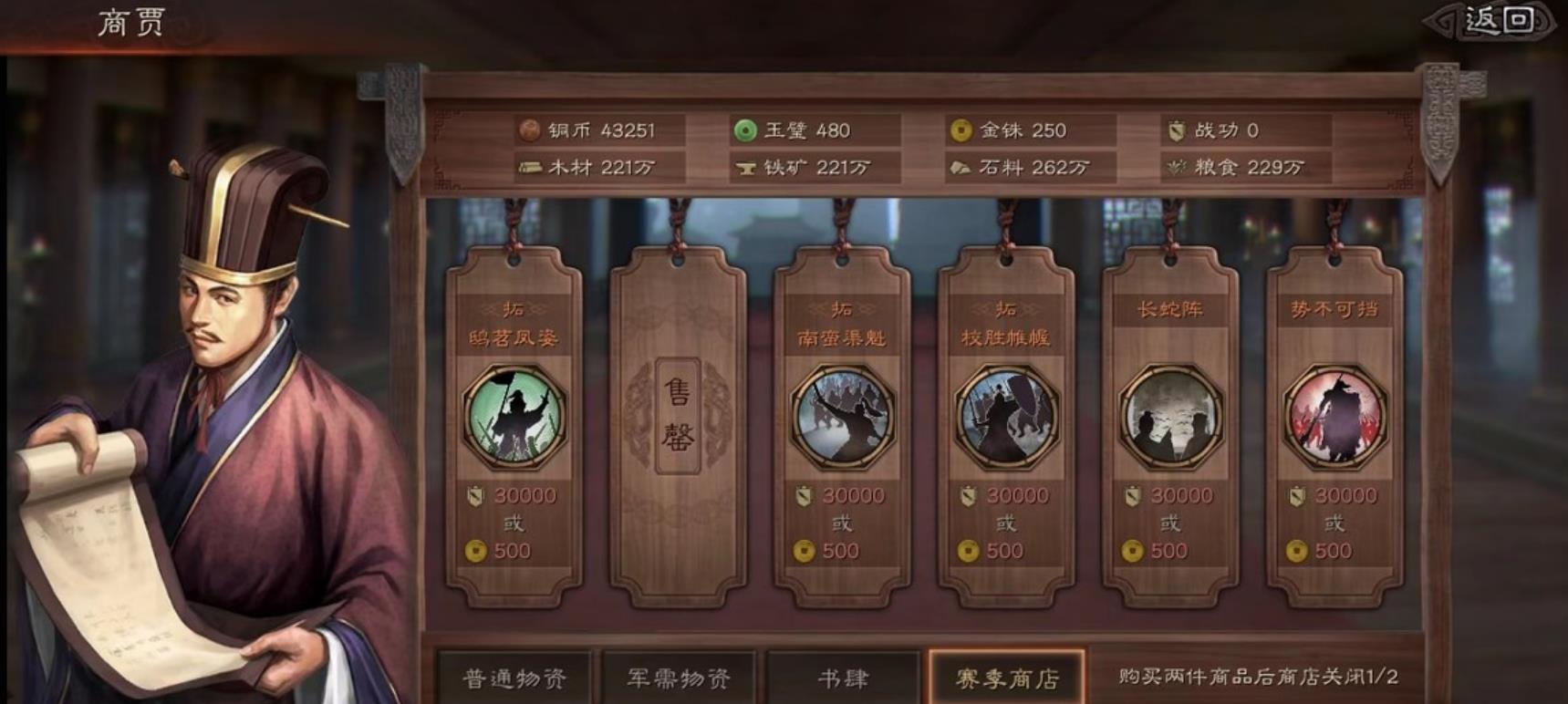Choose the 南蛮渠魁 shop item
The height and width of the screenshot is (704, 1568).
pyautogui.click(x=841, y=419)
